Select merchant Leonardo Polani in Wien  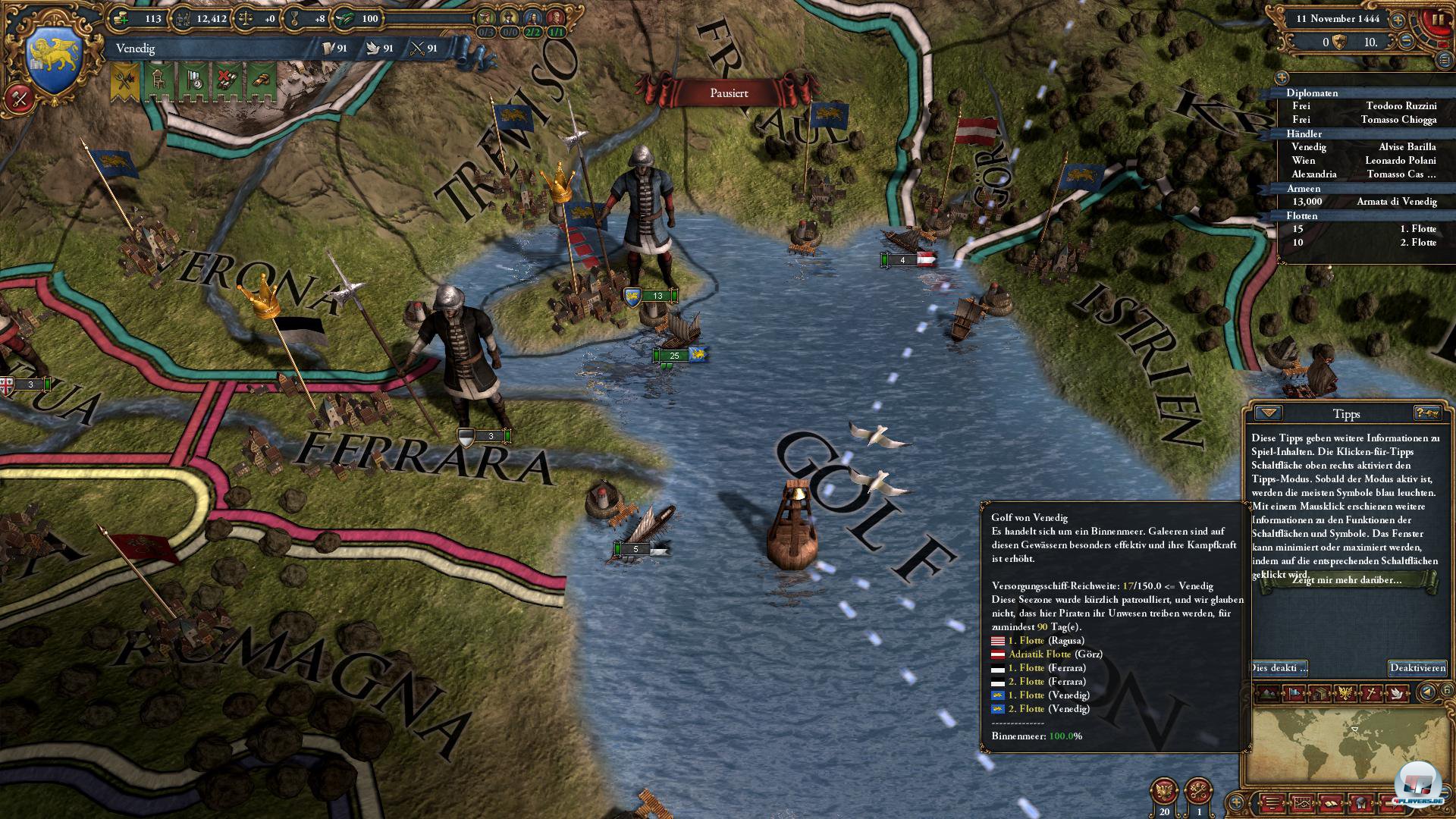(1400, 161)
